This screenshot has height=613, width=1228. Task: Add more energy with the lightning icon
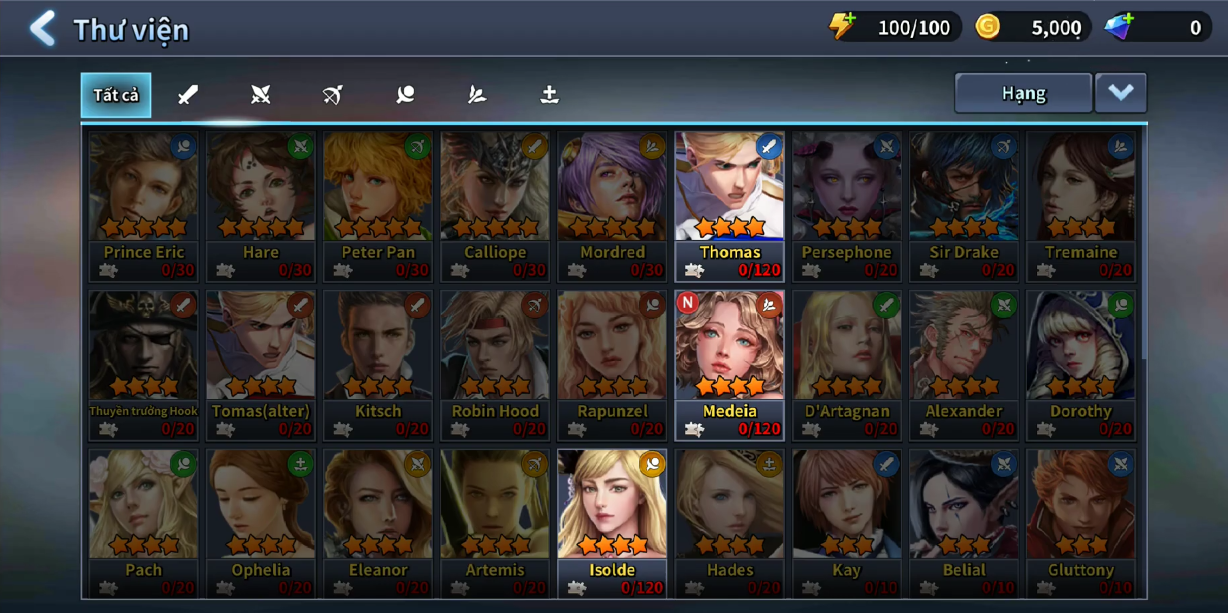point(843,27)
